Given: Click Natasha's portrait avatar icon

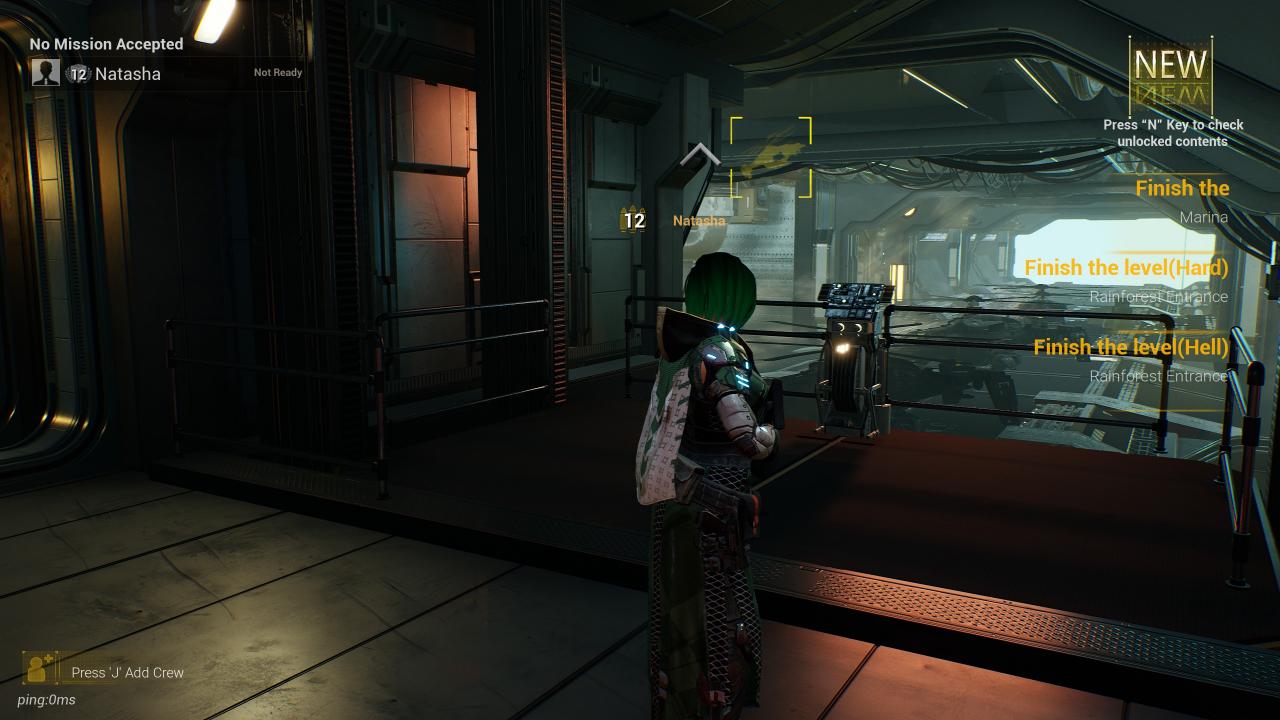Looking at the screenshot, I should pyautogui.click(x=46, y=72).
